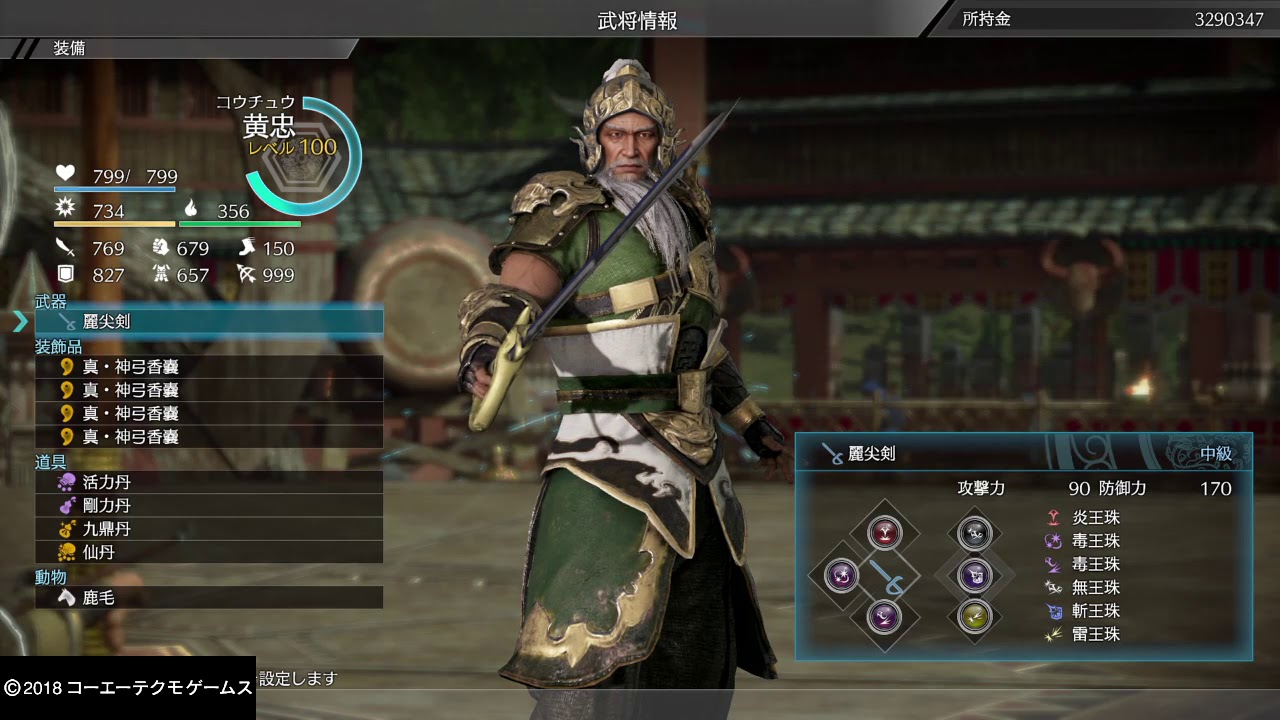Choose the grey gem socket

[974, 533]
